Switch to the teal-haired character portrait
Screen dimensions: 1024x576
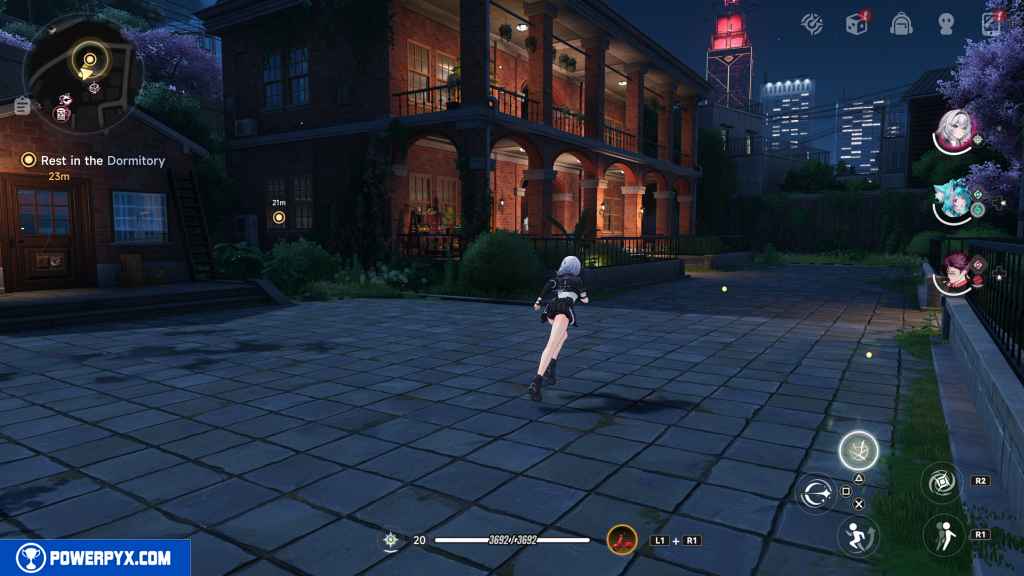coord(955,200)
